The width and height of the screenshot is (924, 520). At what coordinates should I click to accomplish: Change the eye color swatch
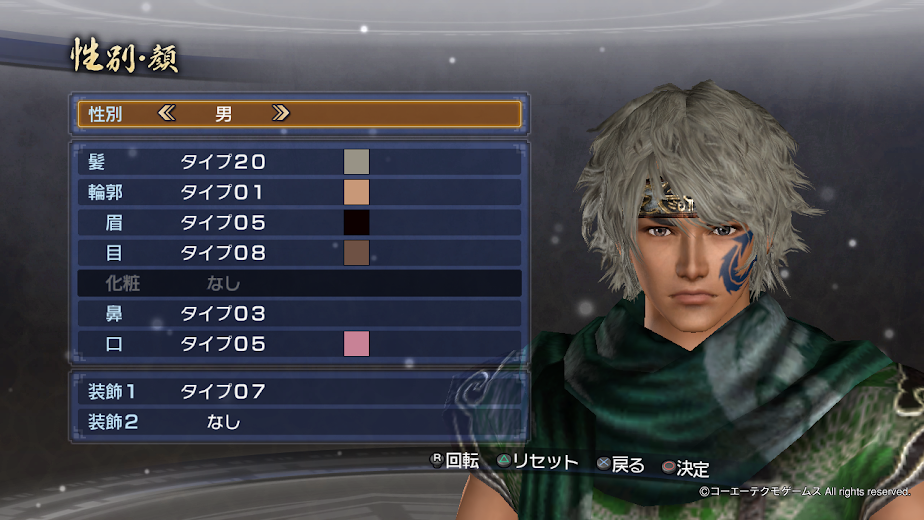pyautogui.click(x=356, y=253)
